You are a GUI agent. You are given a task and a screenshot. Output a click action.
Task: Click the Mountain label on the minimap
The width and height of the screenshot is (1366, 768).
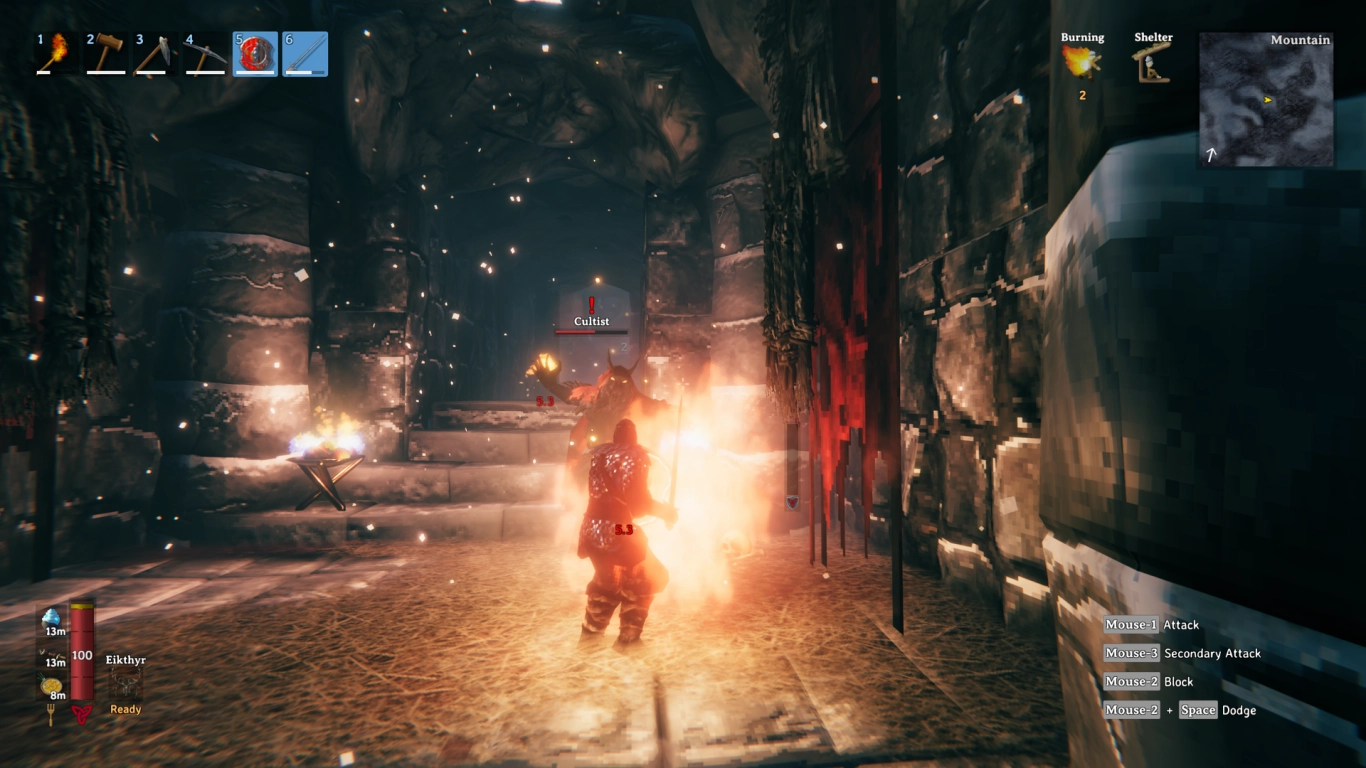[x=1298, y=40]
